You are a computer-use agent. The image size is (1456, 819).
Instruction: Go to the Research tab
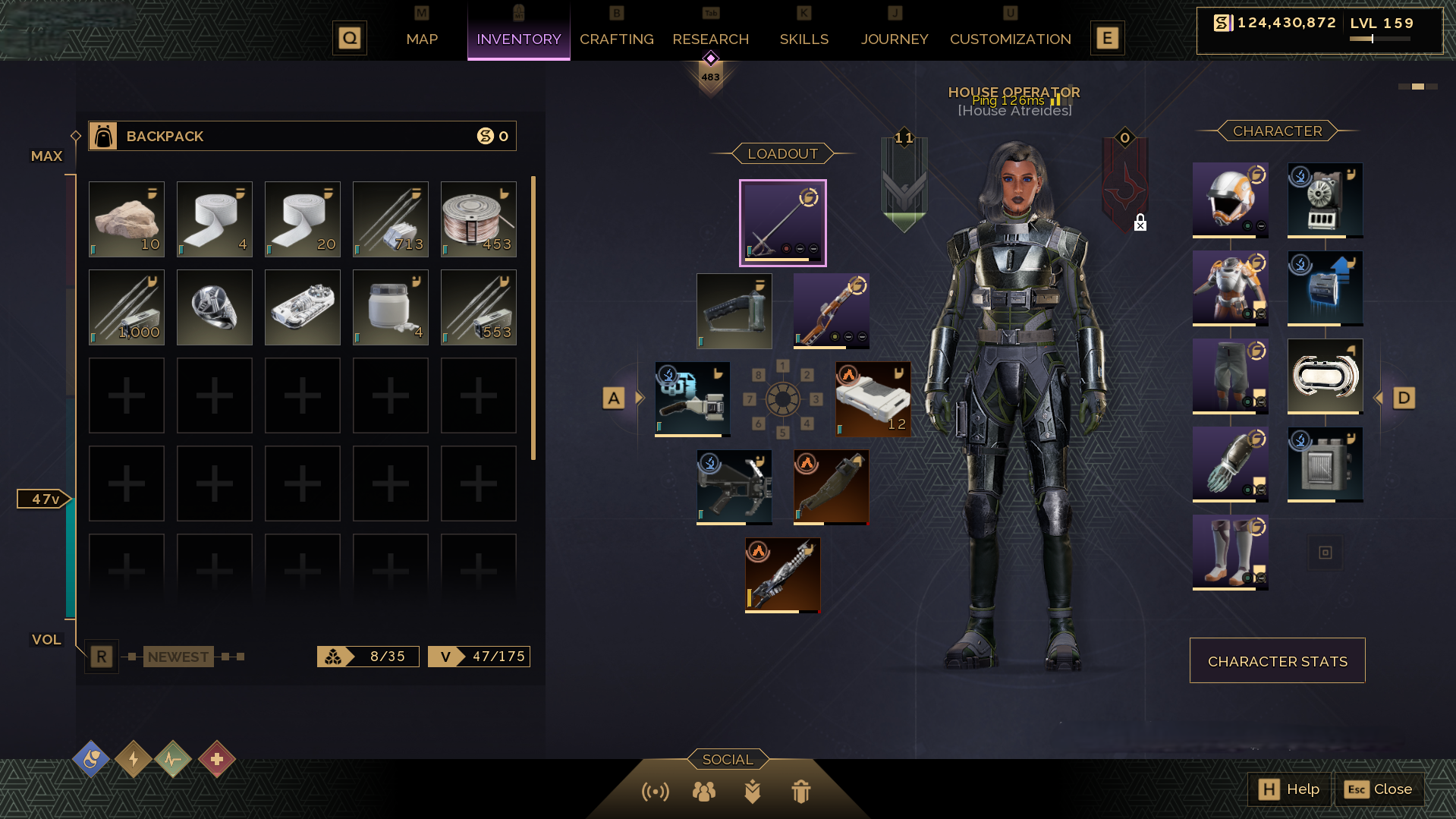710,39
